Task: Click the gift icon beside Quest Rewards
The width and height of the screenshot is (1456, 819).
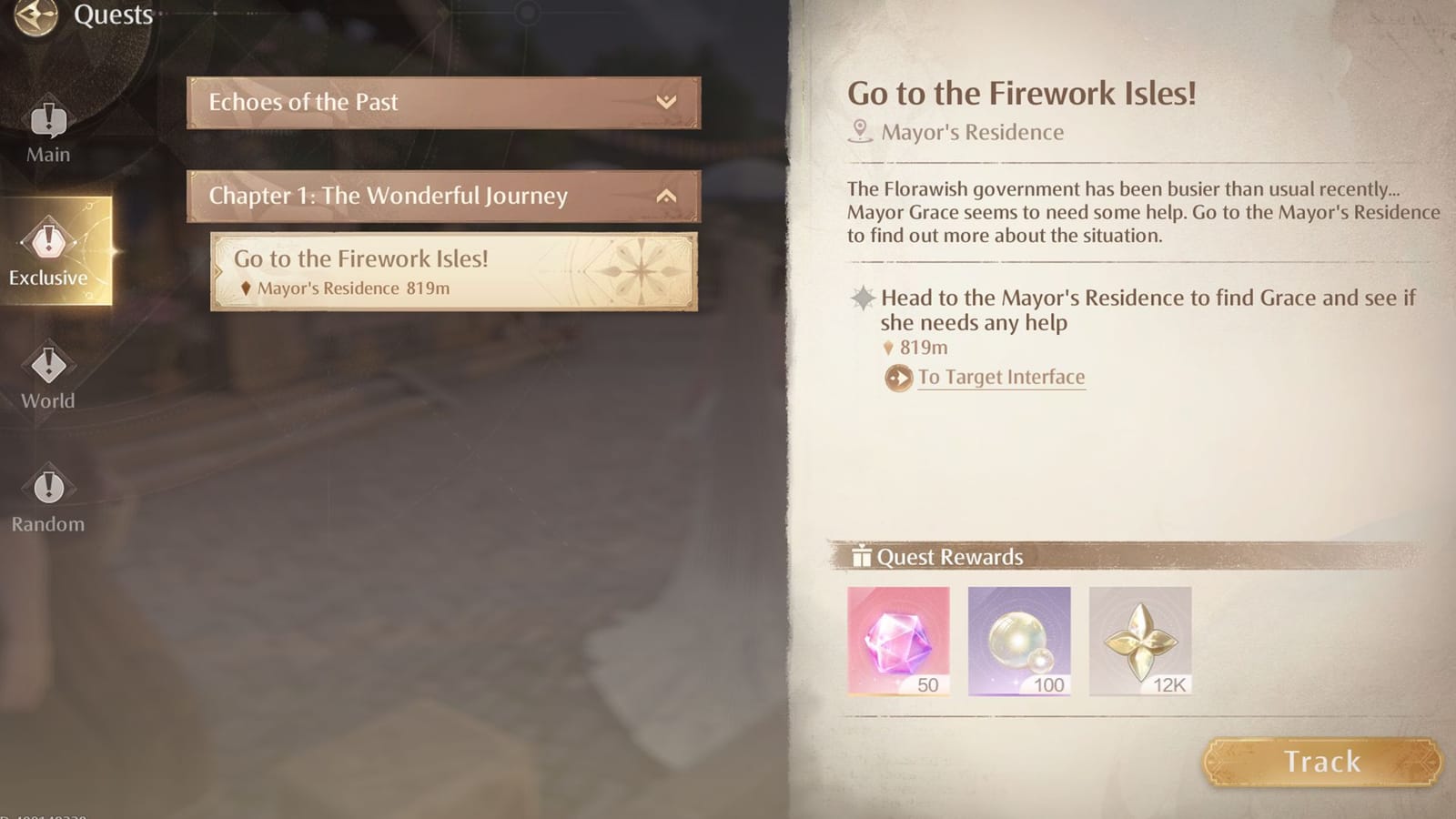Action: (862, 557)
